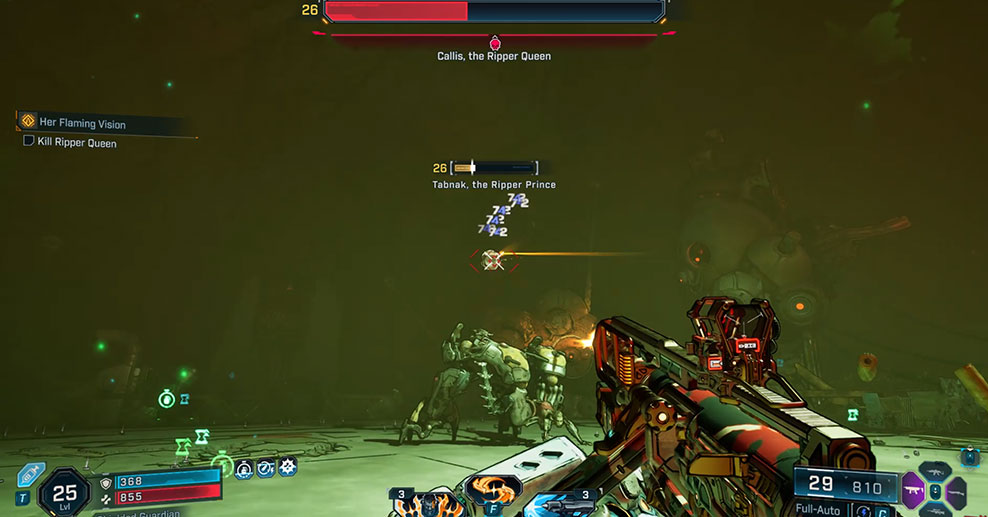The height and width of the screenshot is (517, 988).
Task: Open the Her Flaming Vision quest tracker
Action: click(x=83, y=123)
